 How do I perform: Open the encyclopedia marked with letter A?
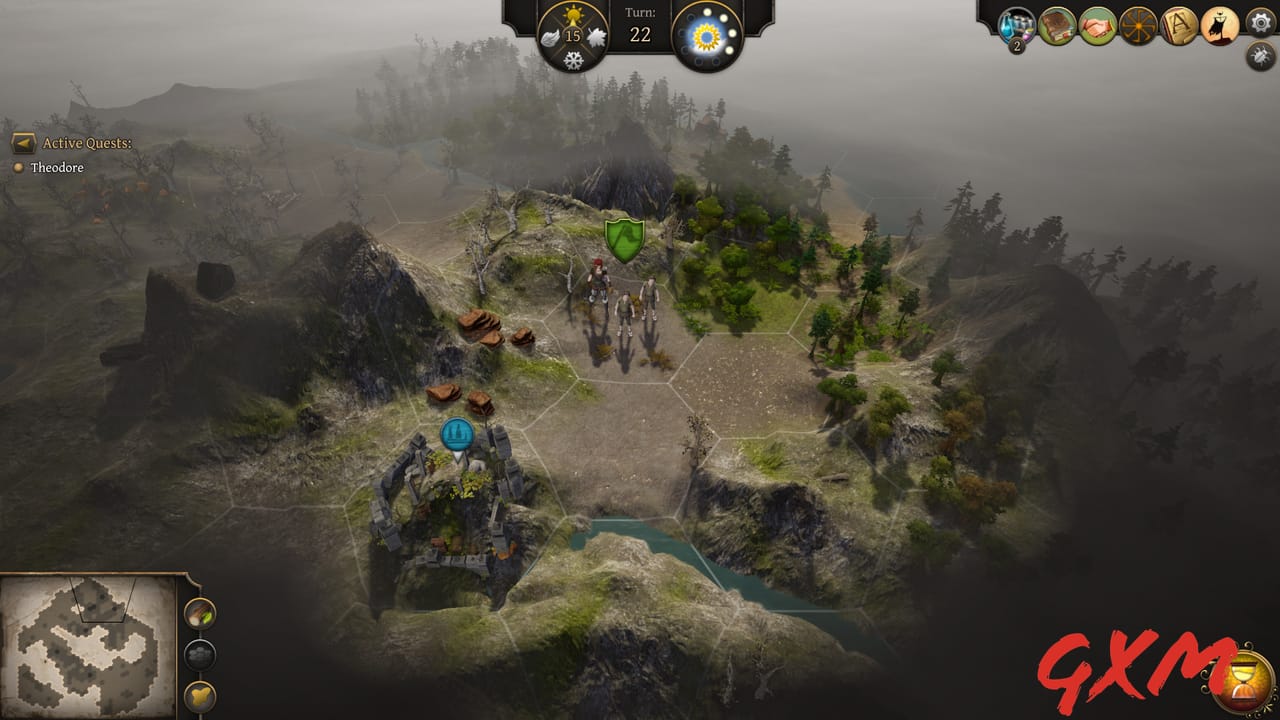tap(1178, 25)
